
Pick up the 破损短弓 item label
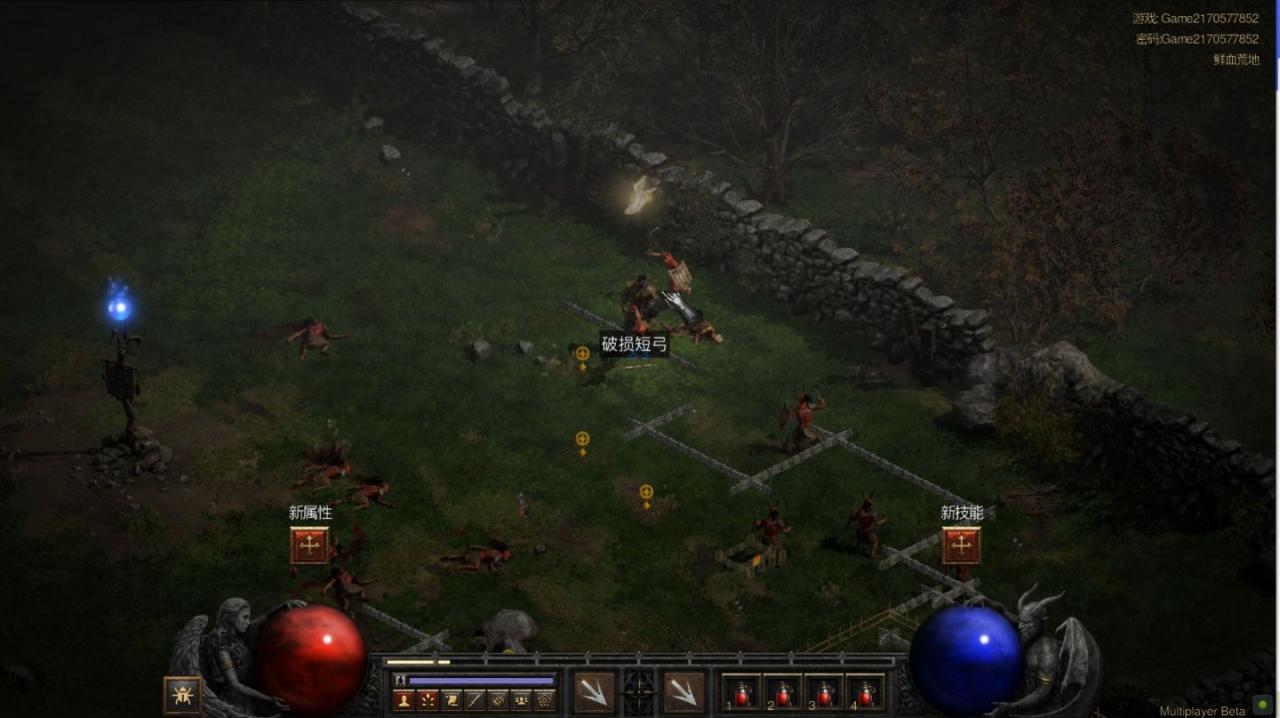coord(634,345)
